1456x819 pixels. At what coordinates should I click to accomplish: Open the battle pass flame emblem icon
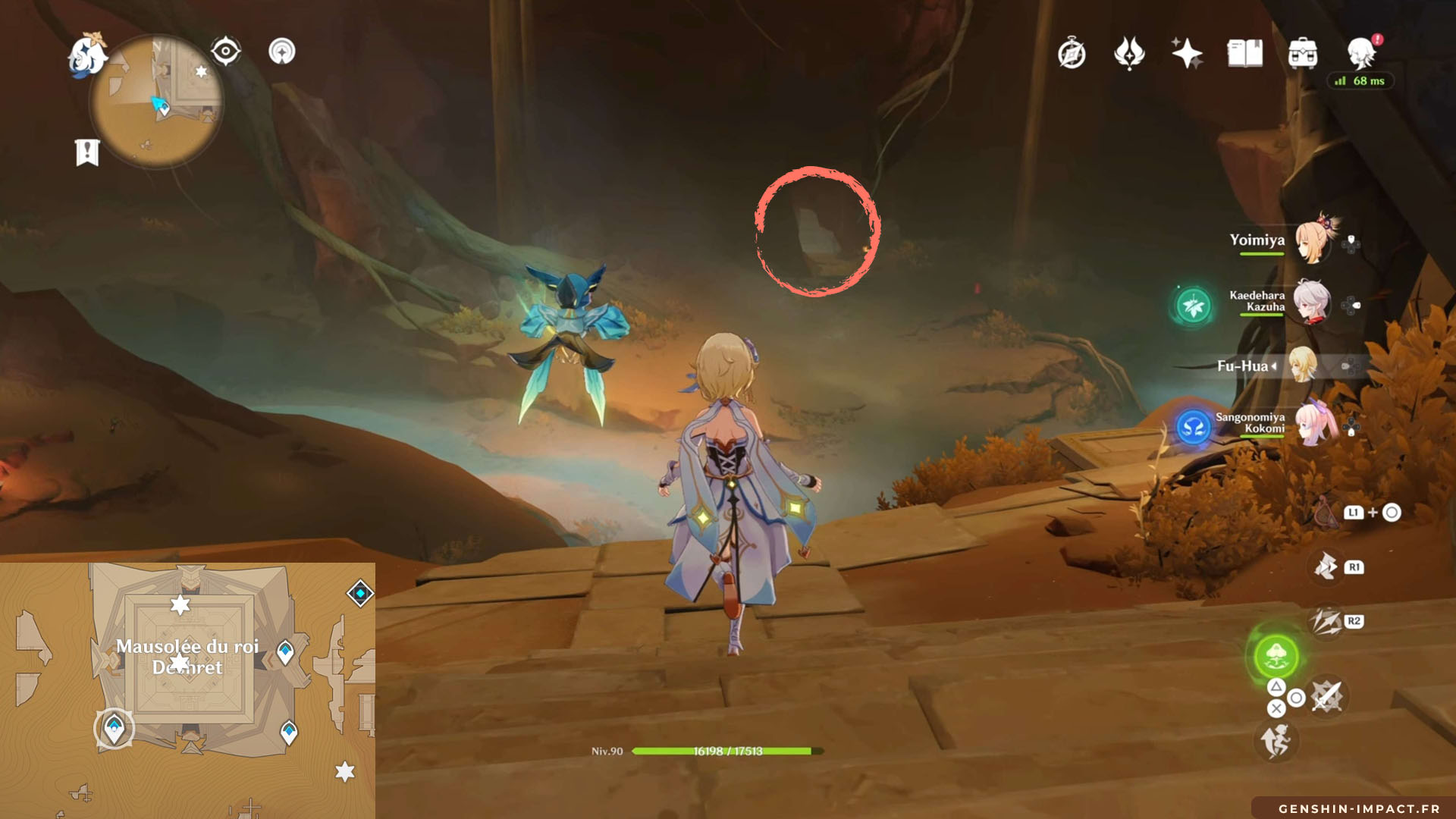click(x=1129, y=54)
